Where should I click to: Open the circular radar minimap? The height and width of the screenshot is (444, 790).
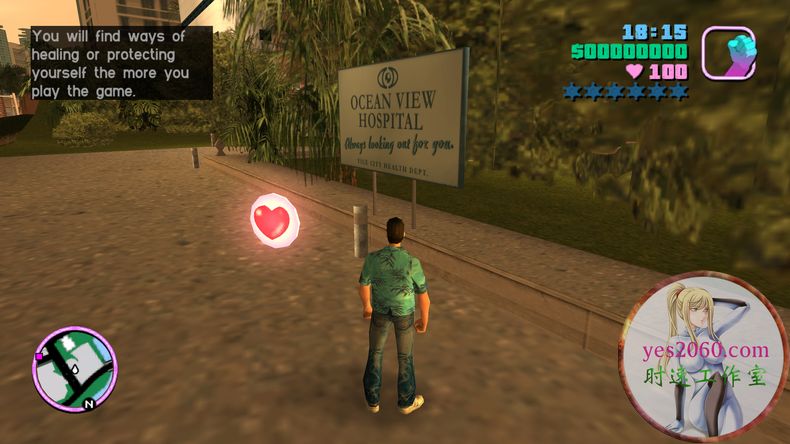point(75,368)
